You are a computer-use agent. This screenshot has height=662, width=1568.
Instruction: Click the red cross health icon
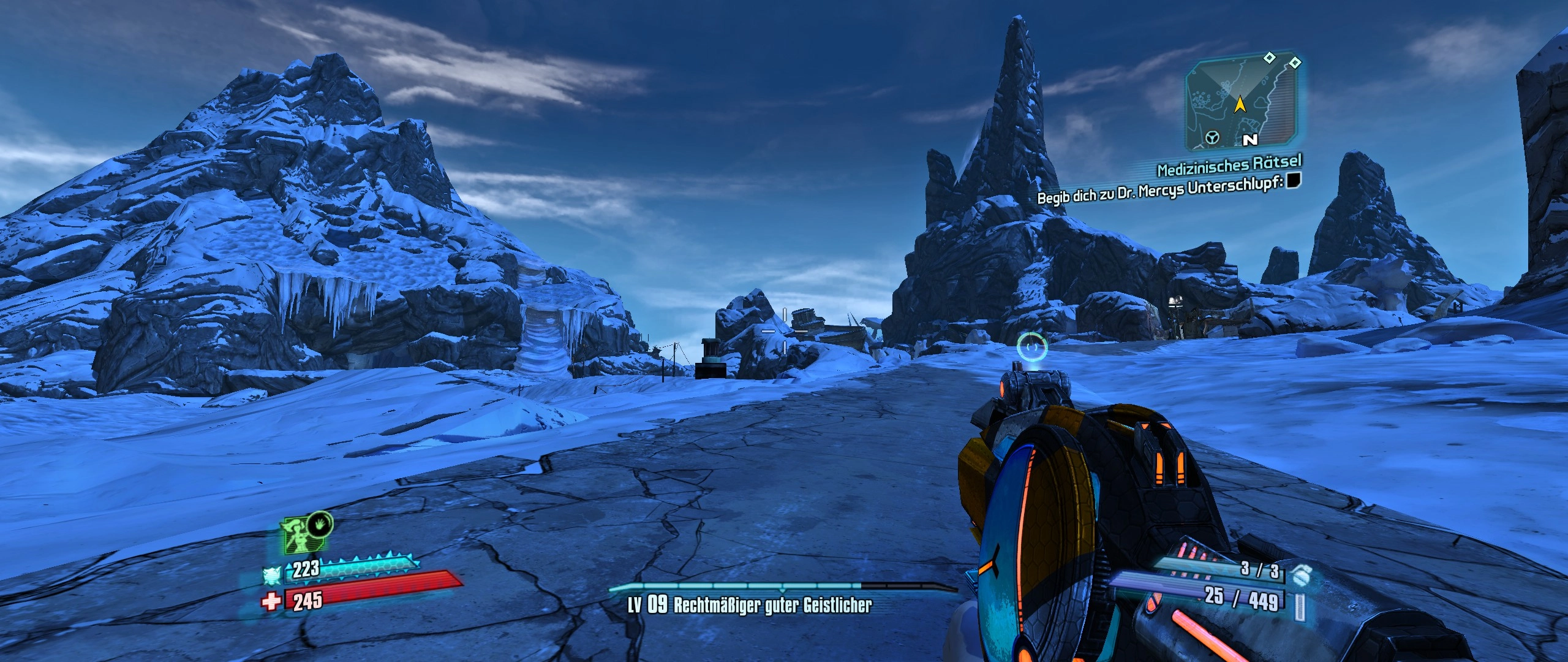271,601
